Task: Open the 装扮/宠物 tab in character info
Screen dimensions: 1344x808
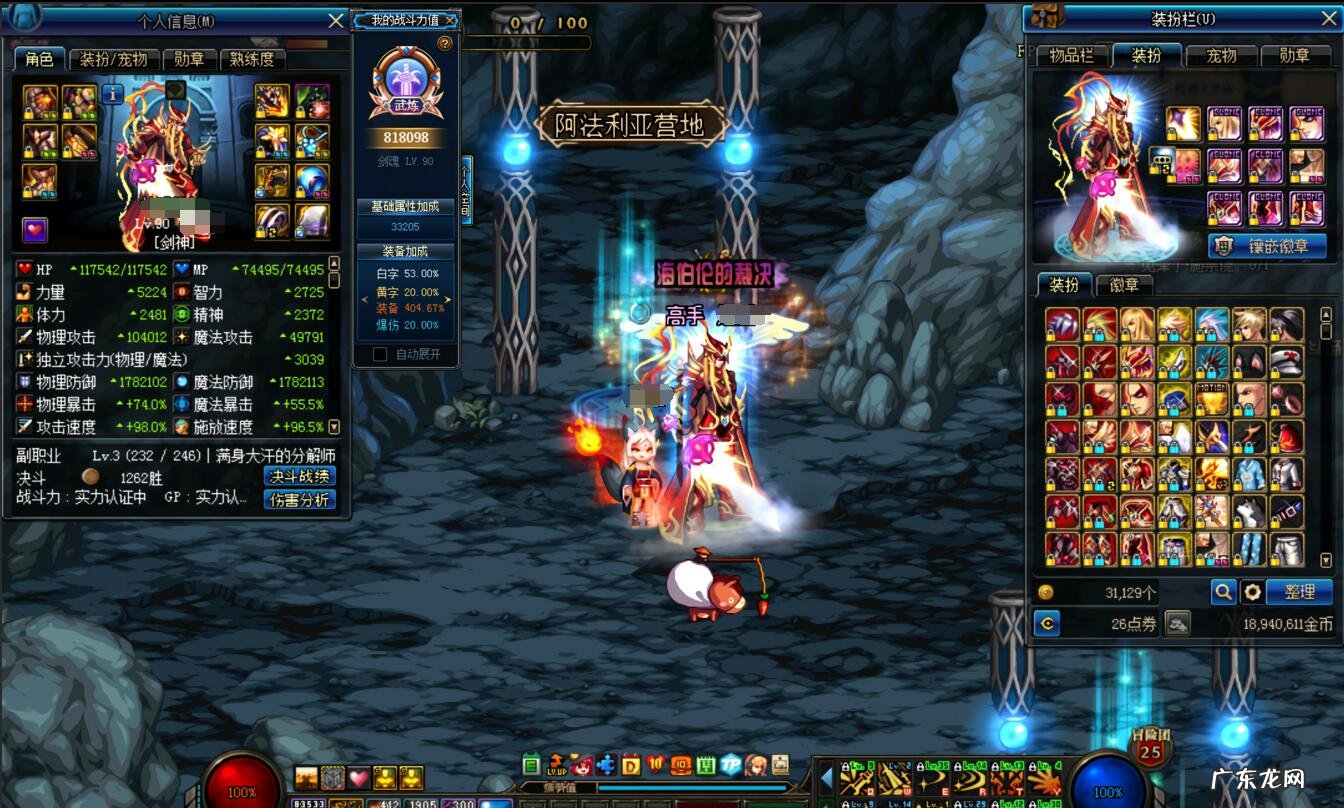Action: pyautogui.click(x=113, y=59)
